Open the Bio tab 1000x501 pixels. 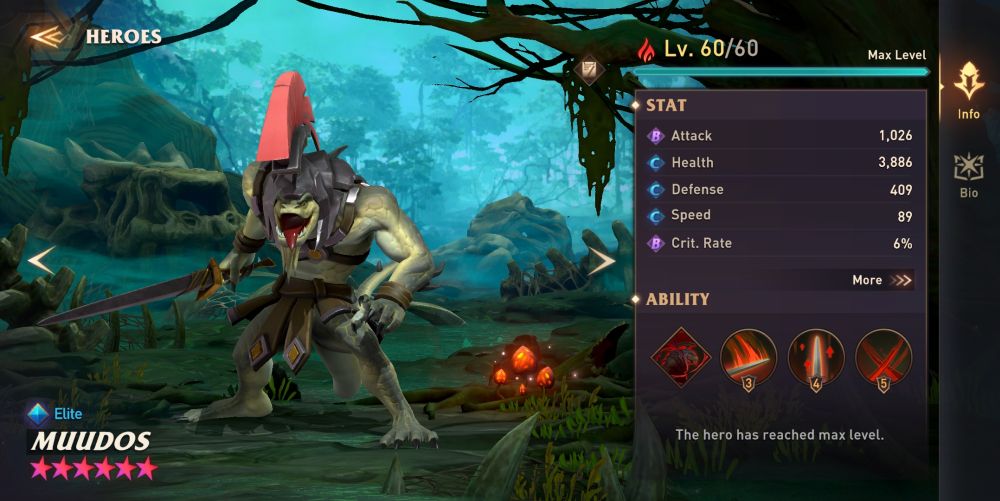point(968,175)
